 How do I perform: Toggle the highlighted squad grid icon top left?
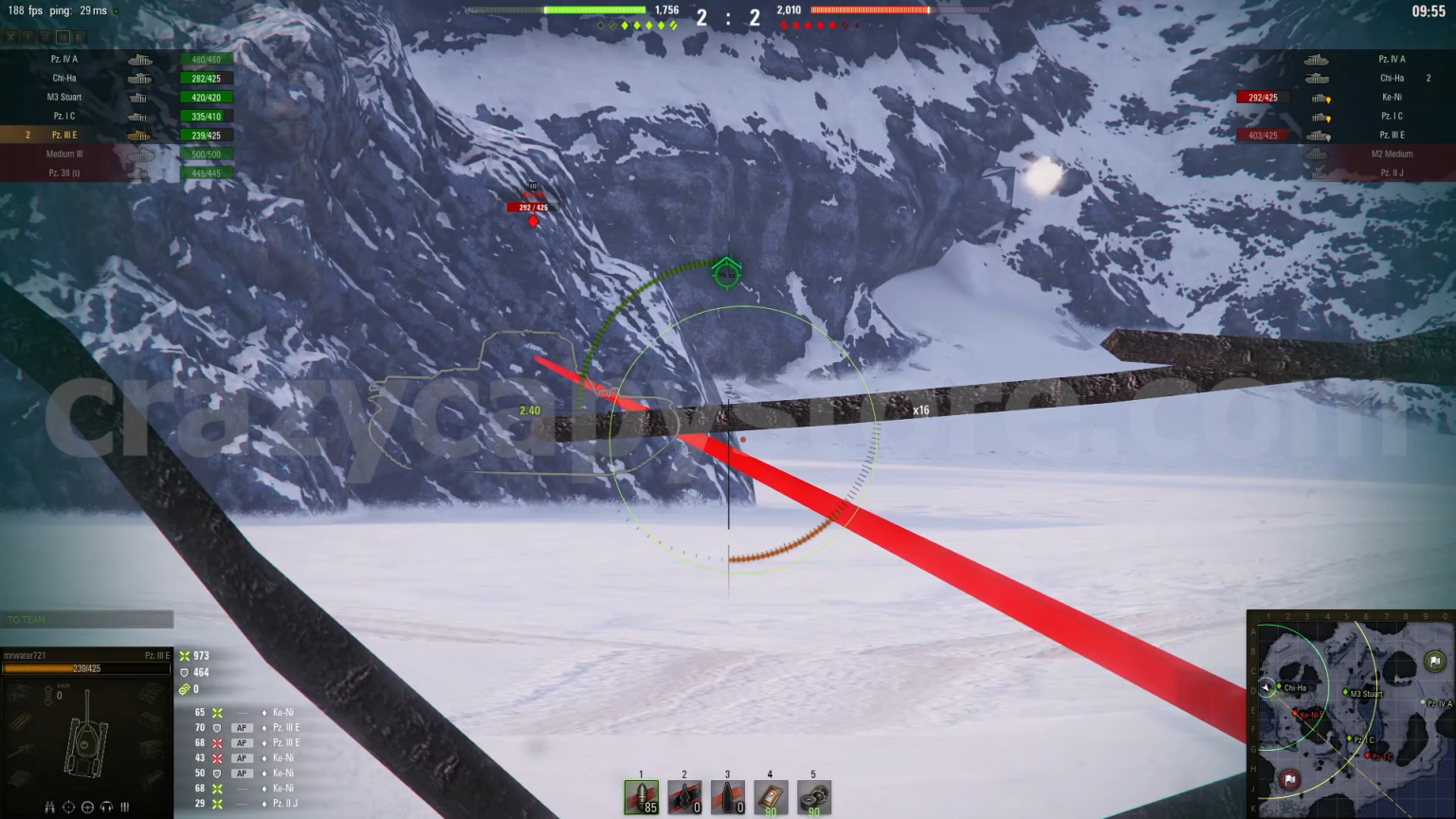tap(63, 37)
